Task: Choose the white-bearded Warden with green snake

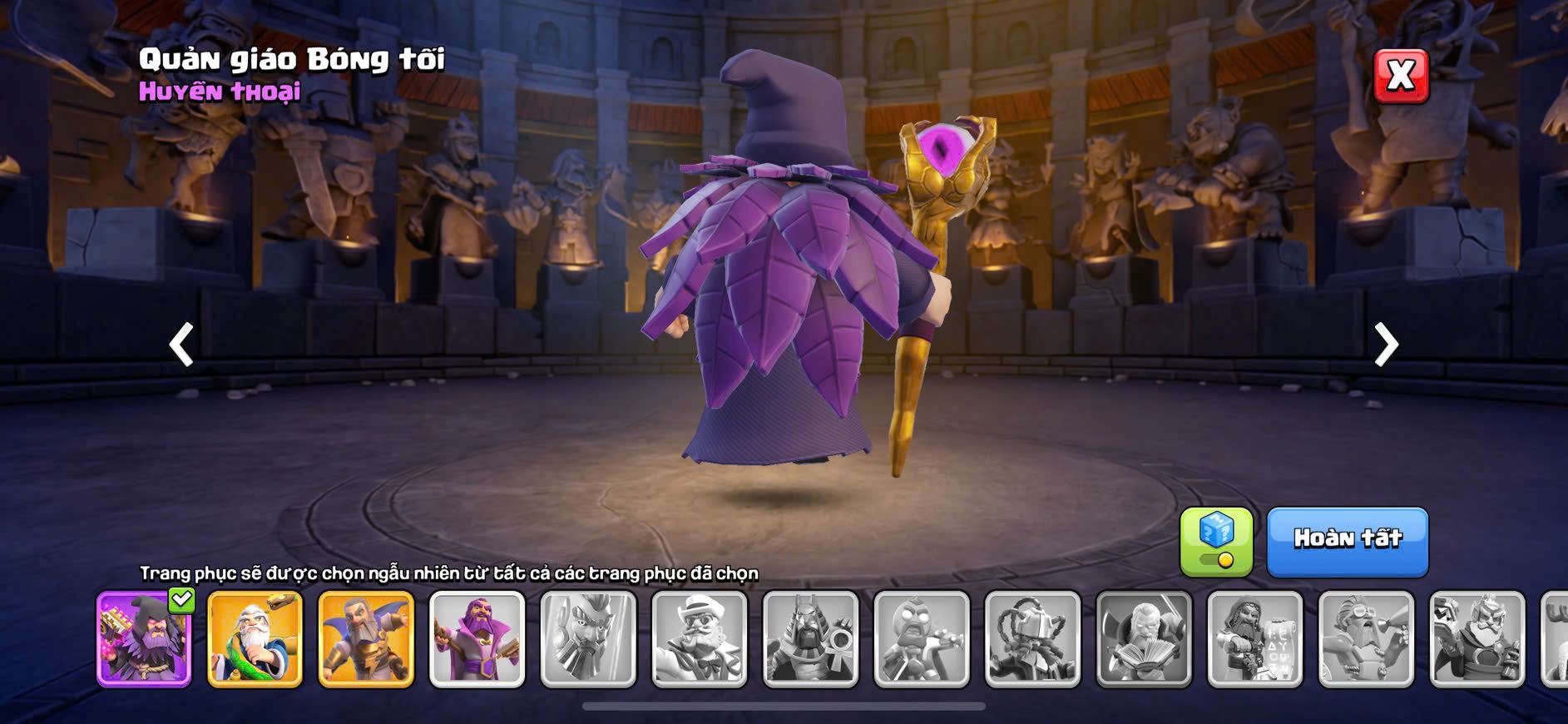Action: [x=255, y=639]
